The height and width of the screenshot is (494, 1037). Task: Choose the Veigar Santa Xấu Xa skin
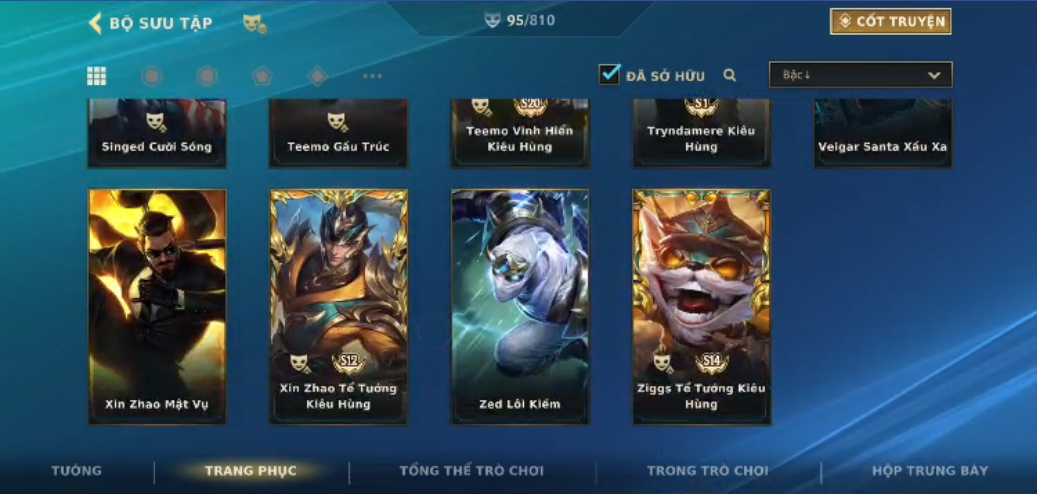point(883,133)
